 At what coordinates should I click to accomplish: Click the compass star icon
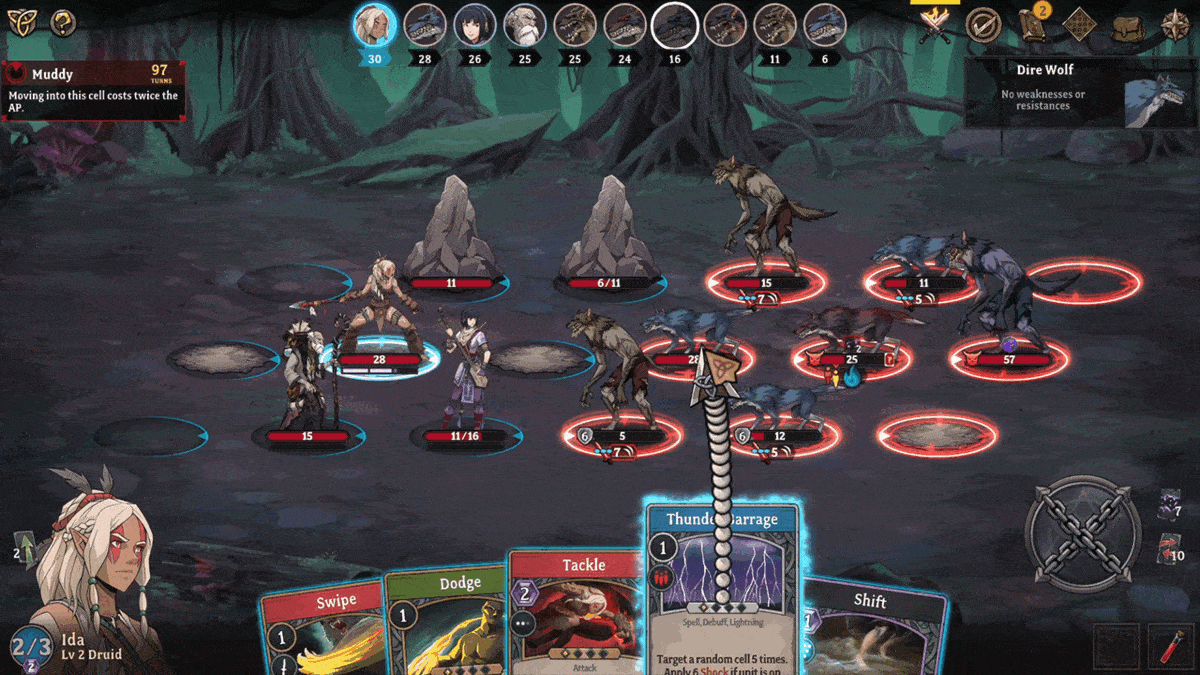tap(1175, 25)
